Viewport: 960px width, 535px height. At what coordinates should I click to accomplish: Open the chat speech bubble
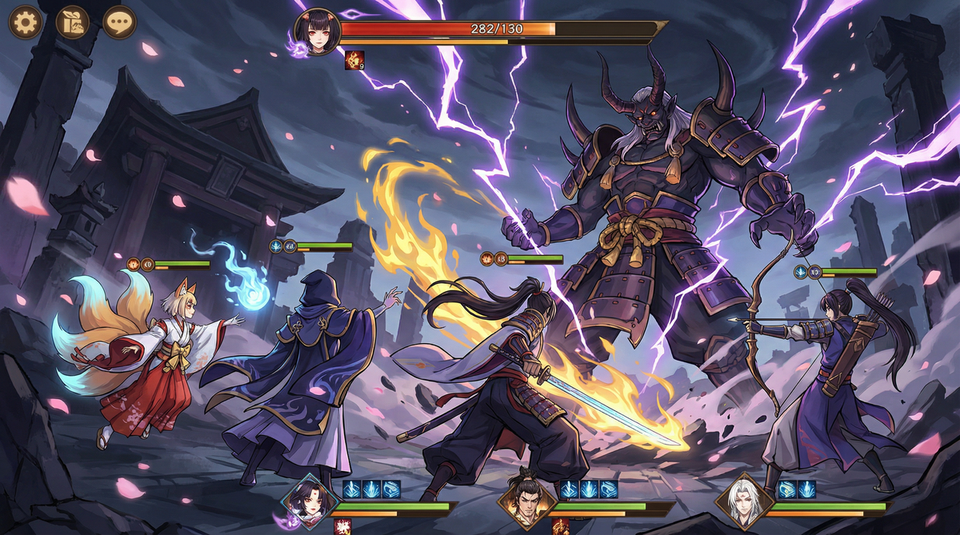pyautogui.click(x=120, y=21)
